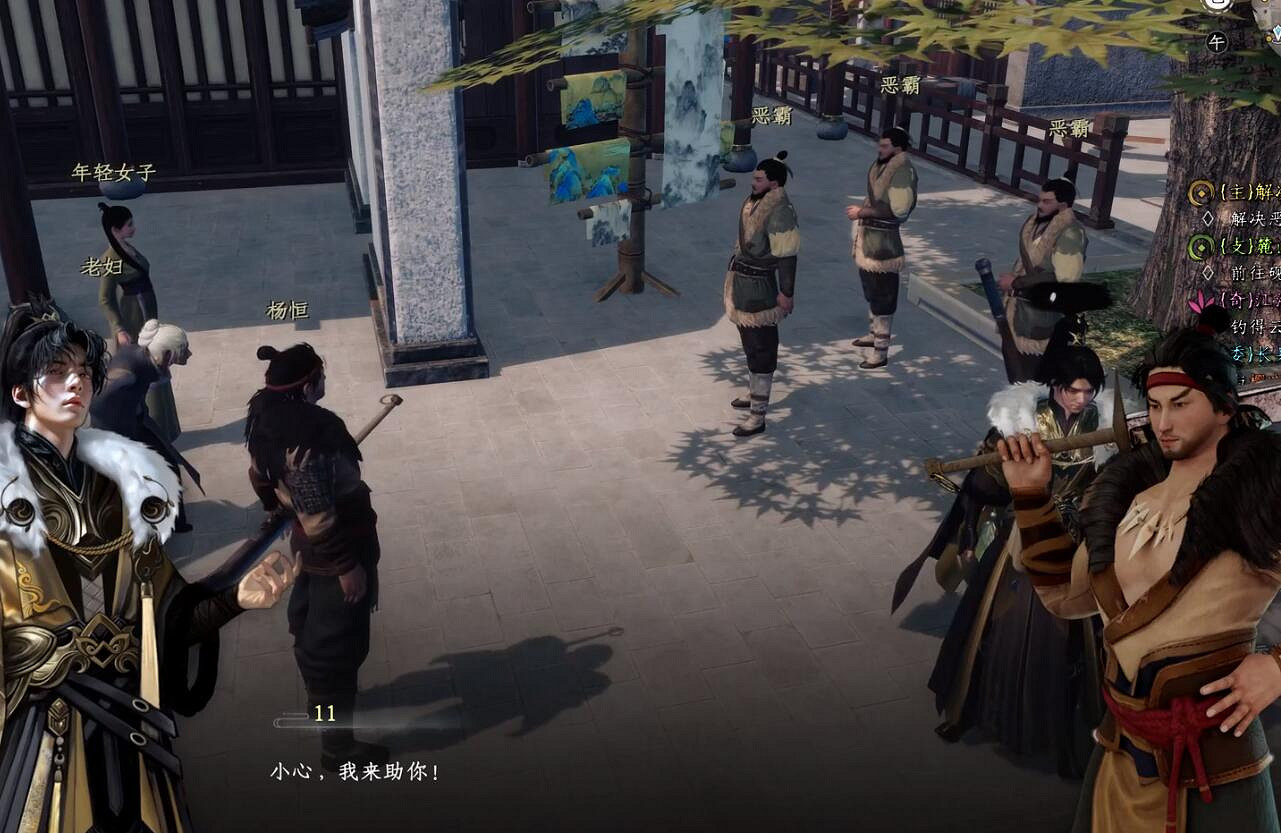The width and height of the screenshot is (1281, 833).
Task: Click the pink flower (奇) quest icon
Action: point(1200,303)
